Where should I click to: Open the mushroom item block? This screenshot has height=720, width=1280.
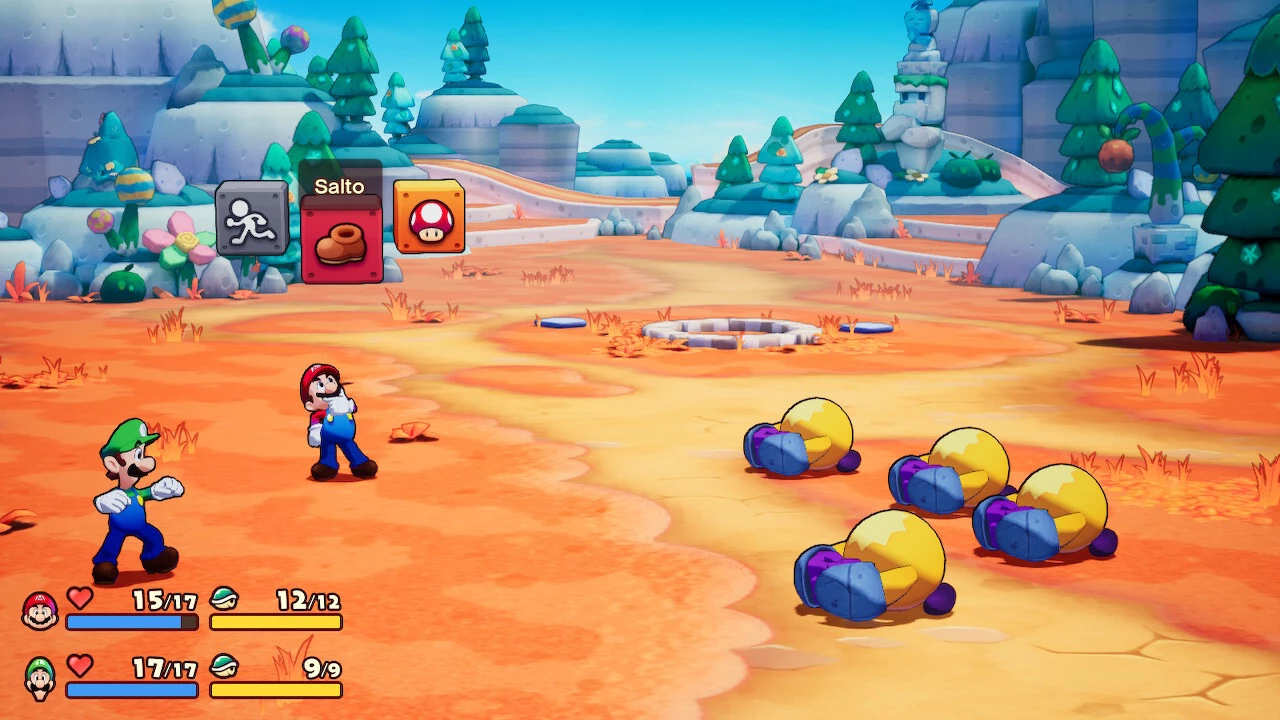coord(429,216)
